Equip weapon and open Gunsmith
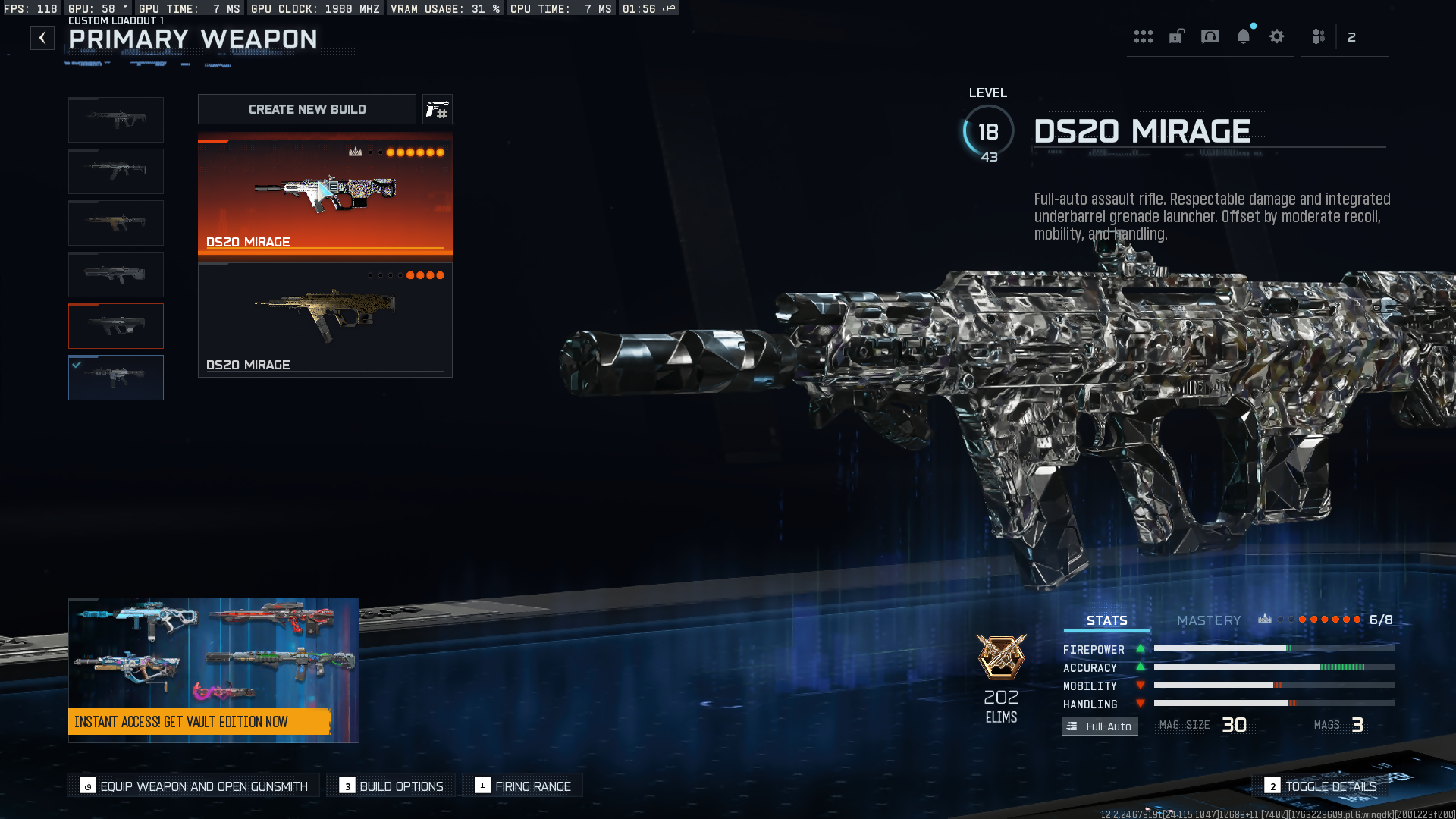1456x819 pixels. (194, 786)
